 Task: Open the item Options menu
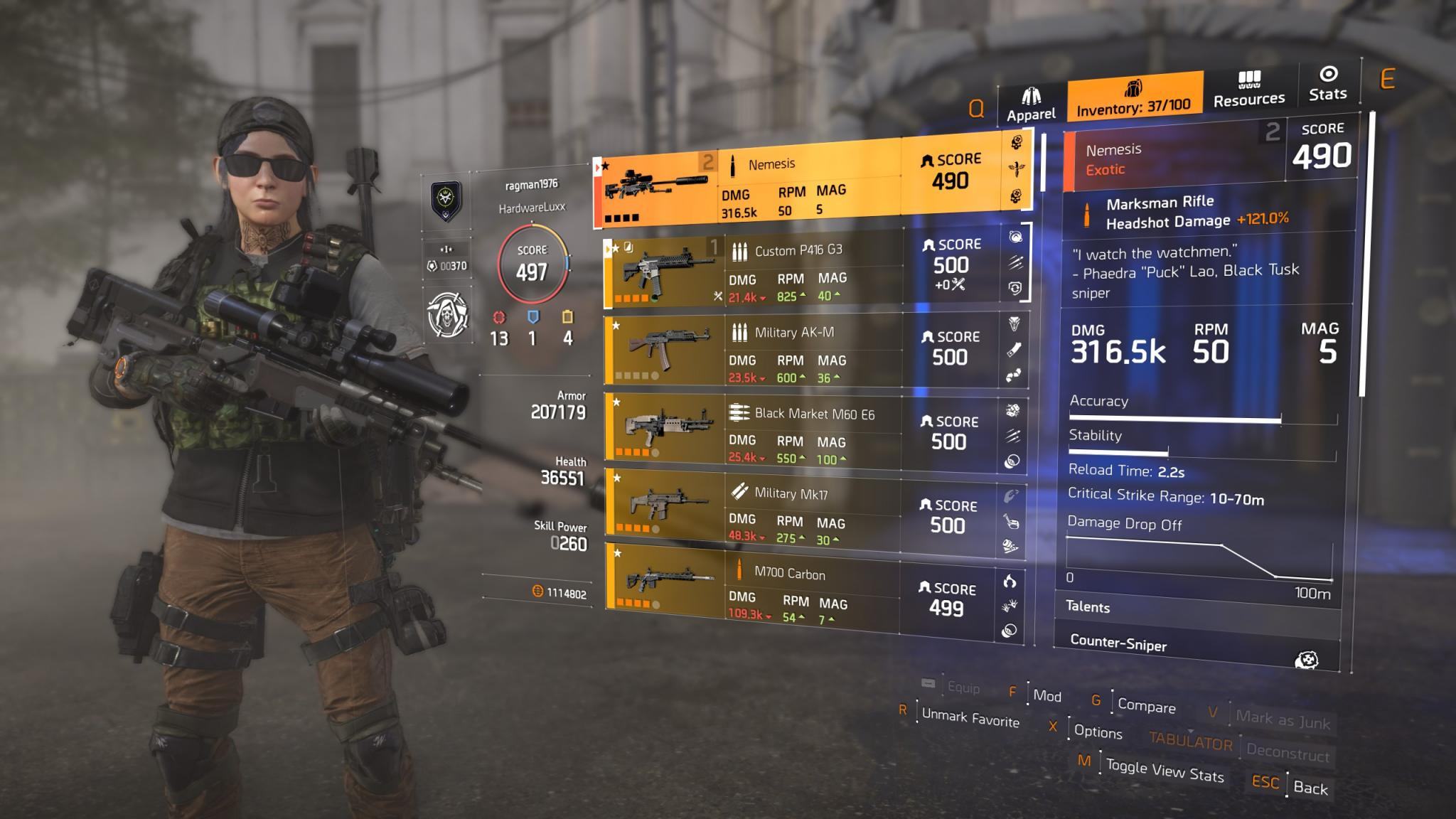(1098, 732)
